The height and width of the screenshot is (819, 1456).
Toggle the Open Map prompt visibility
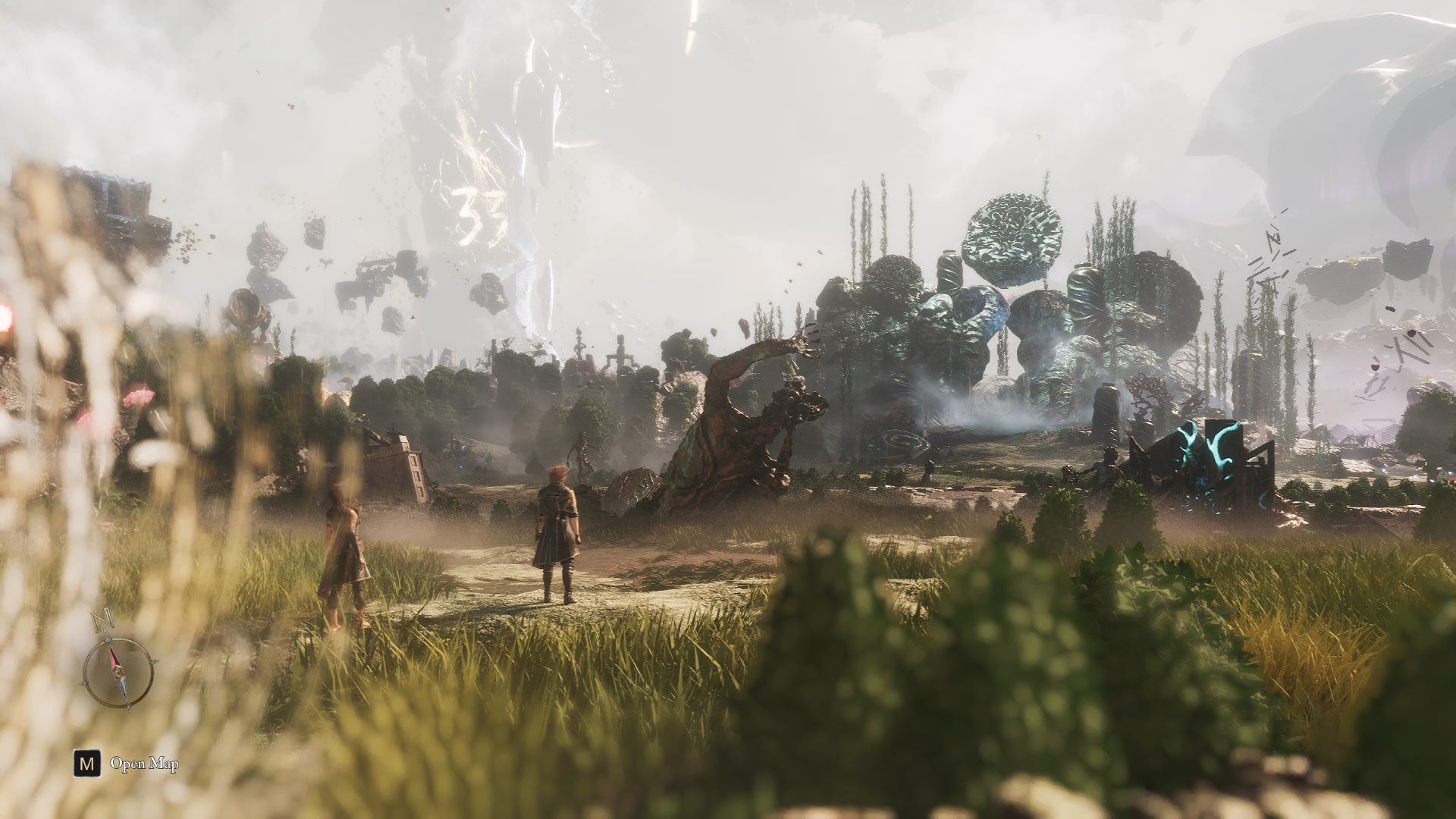(x=145, y=764)
